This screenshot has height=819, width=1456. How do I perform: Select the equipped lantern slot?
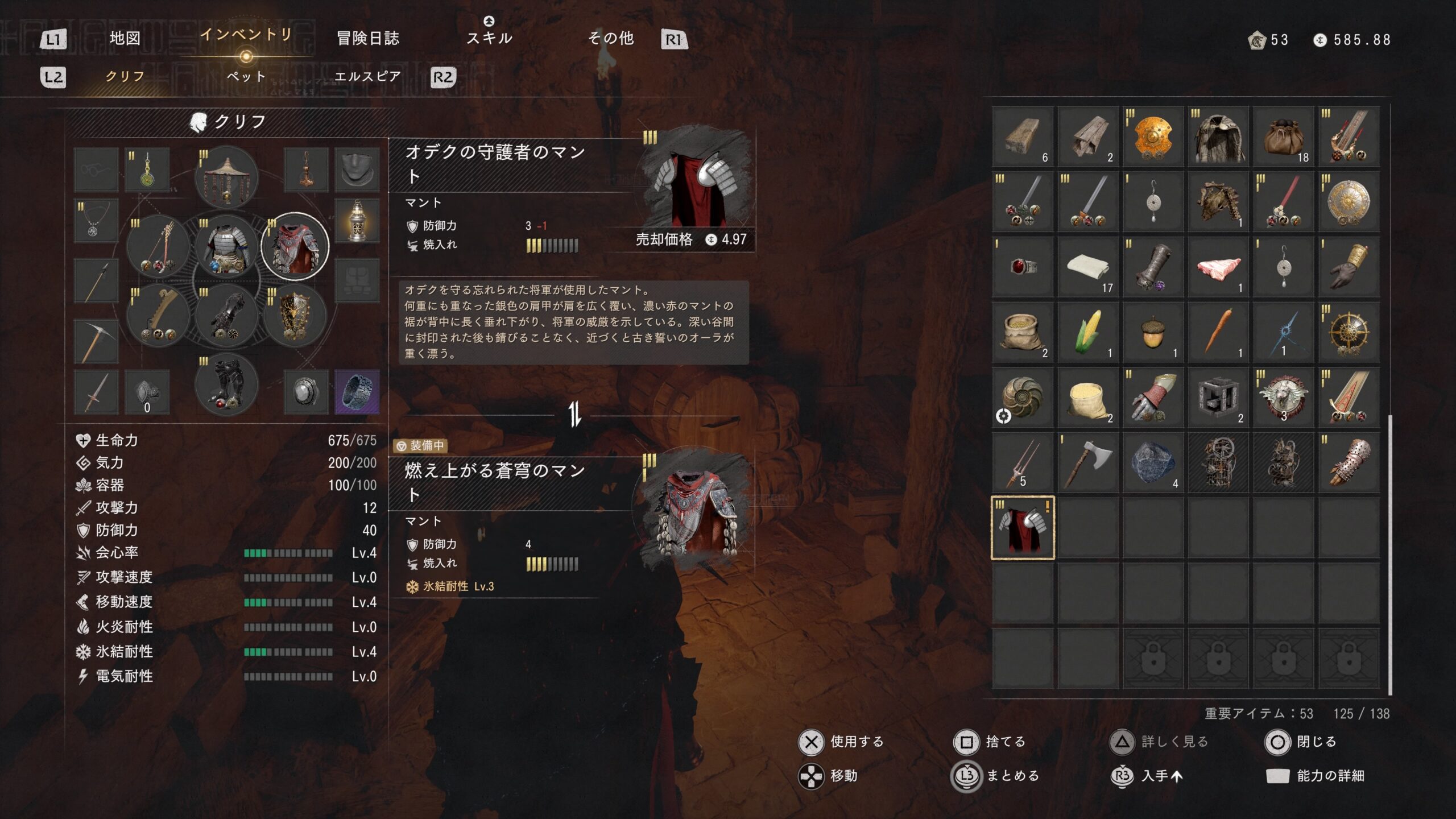[357, 221]
